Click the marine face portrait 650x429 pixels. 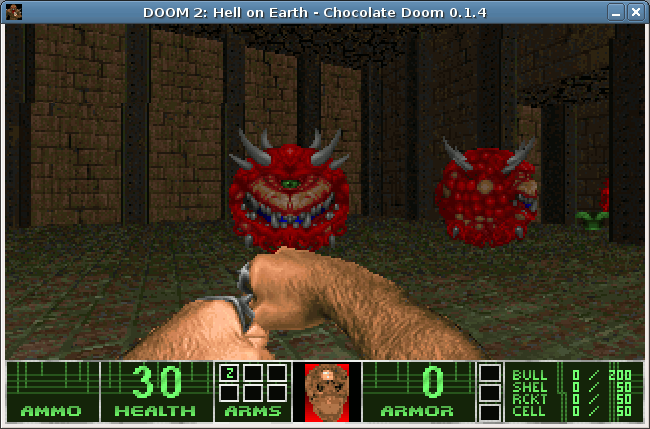click(x=327, y=390)
